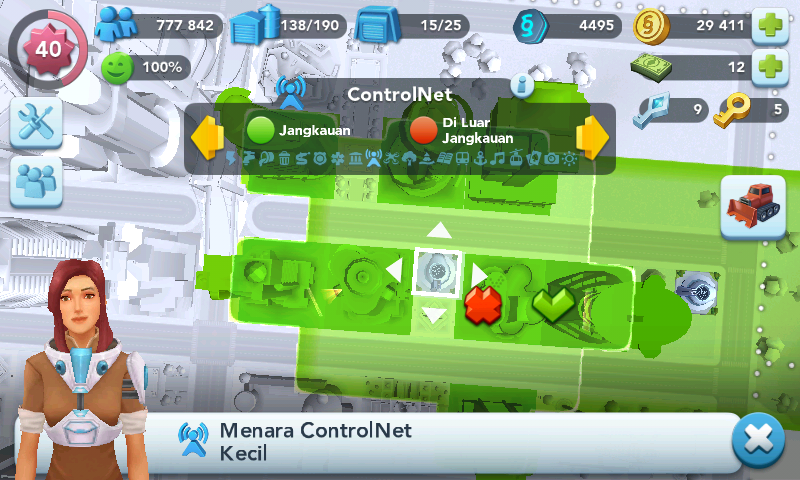Screen dimensions: 800x480
Task: Show ControlNet info via the blue i button
Action: [x=523, y=85]
